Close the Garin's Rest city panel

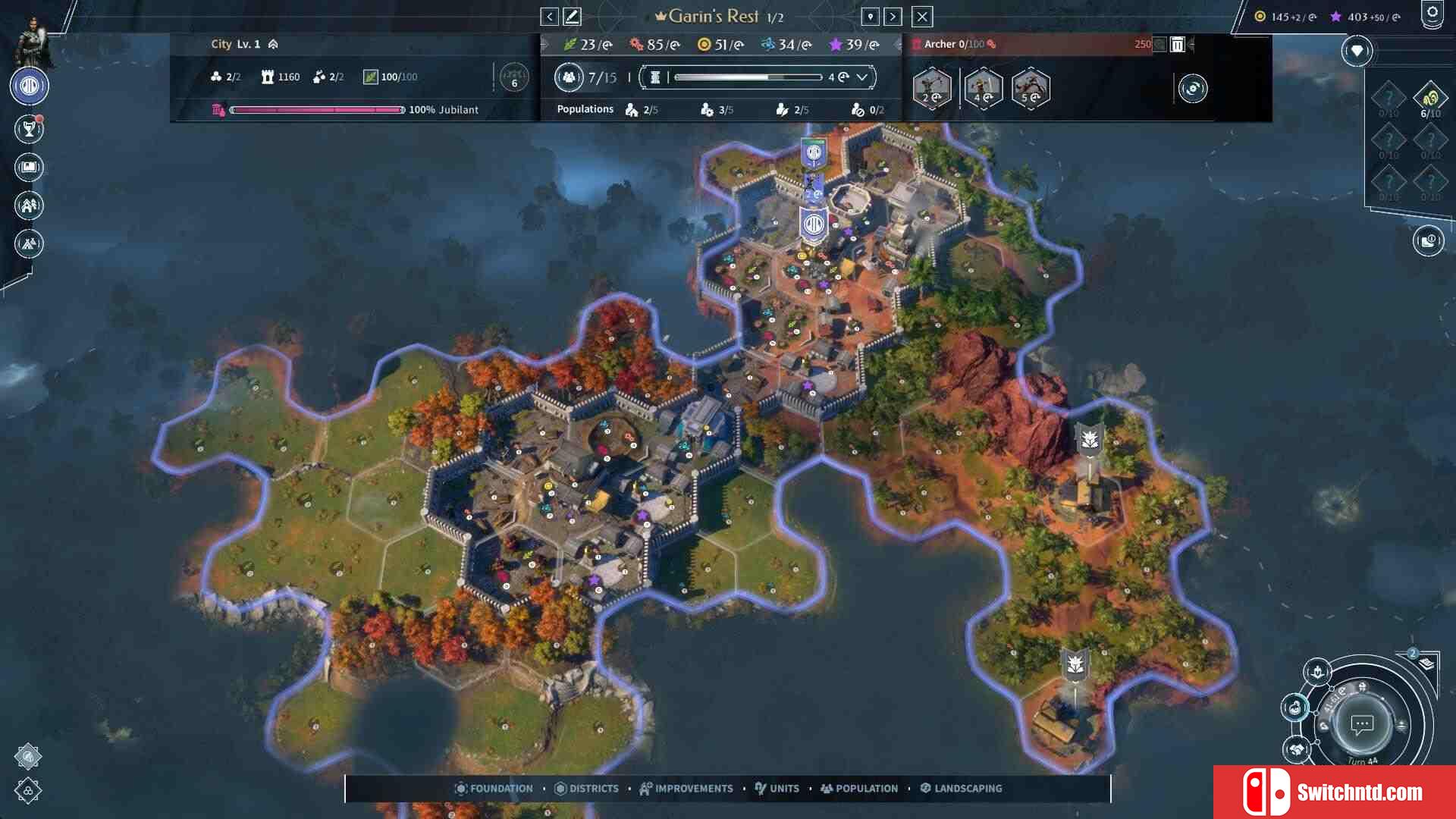921,17
